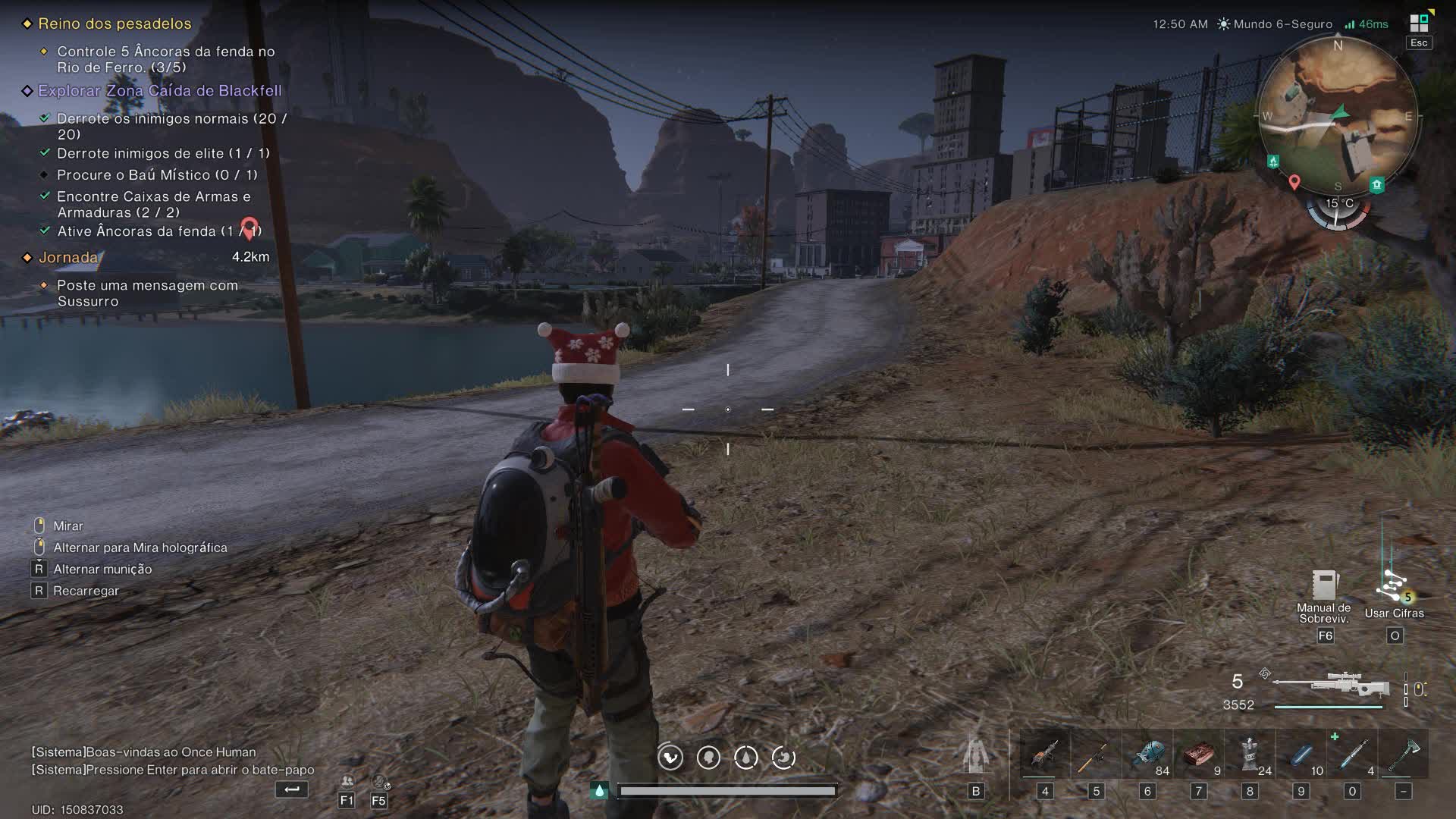The width and height of the screenshot is (1456, 819).
Task: Use the grey drink pouch stack of 24
Action: [x=1249, y=755]
